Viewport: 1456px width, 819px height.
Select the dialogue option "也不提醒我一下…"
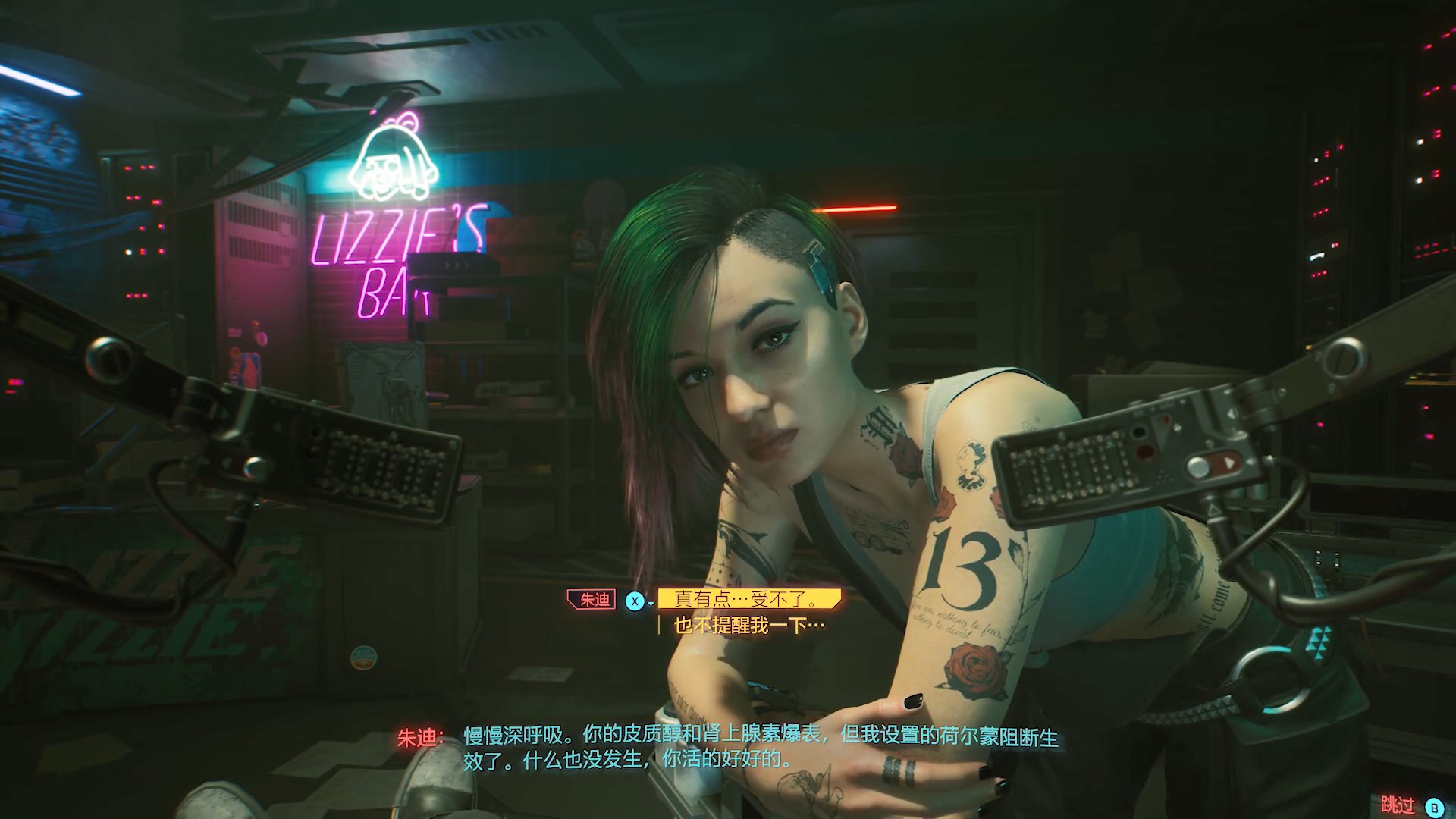click(748, 626)
